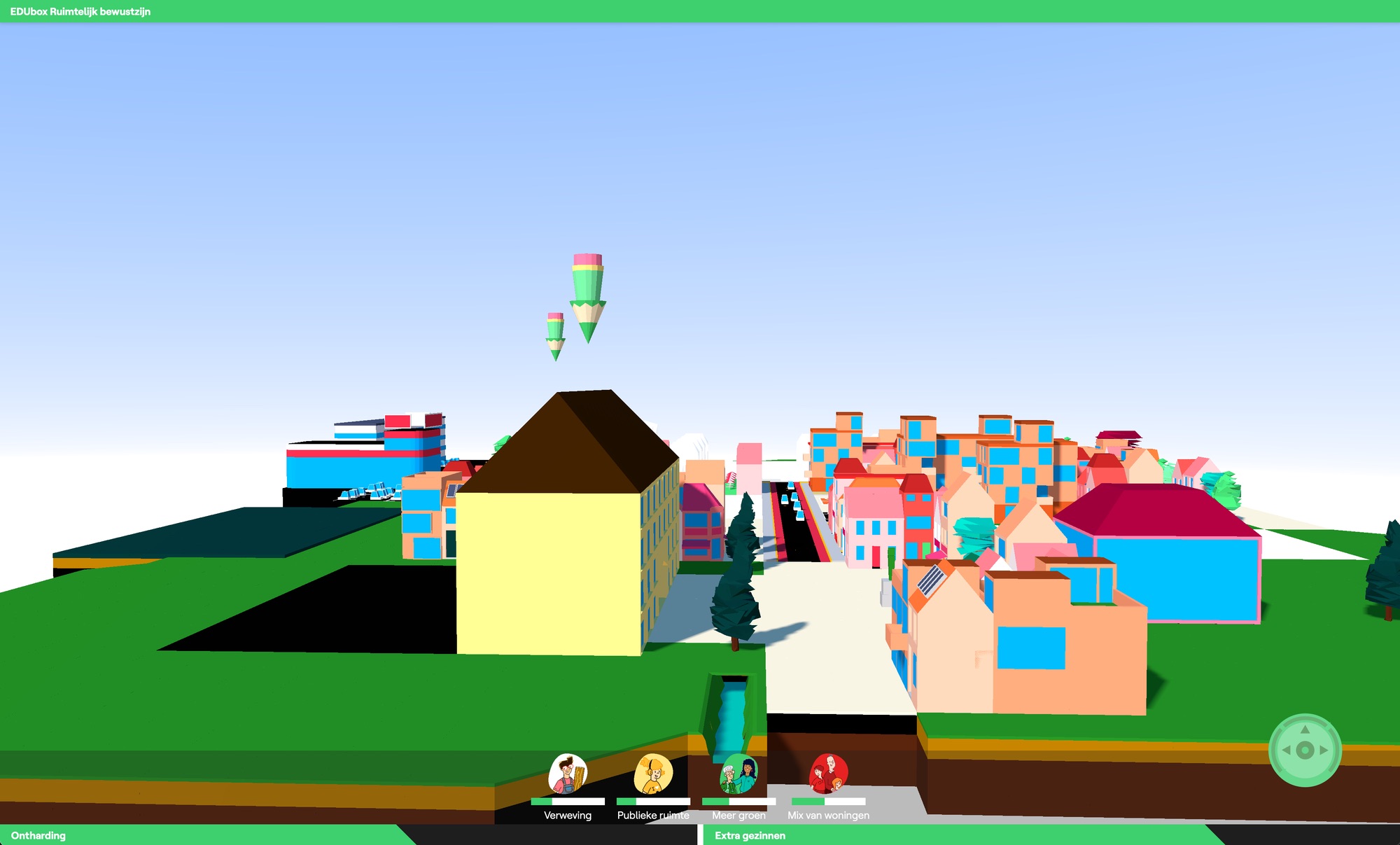Open the Extra gezinnen panel
The image size is (1400, 845).
click(749, 835)
